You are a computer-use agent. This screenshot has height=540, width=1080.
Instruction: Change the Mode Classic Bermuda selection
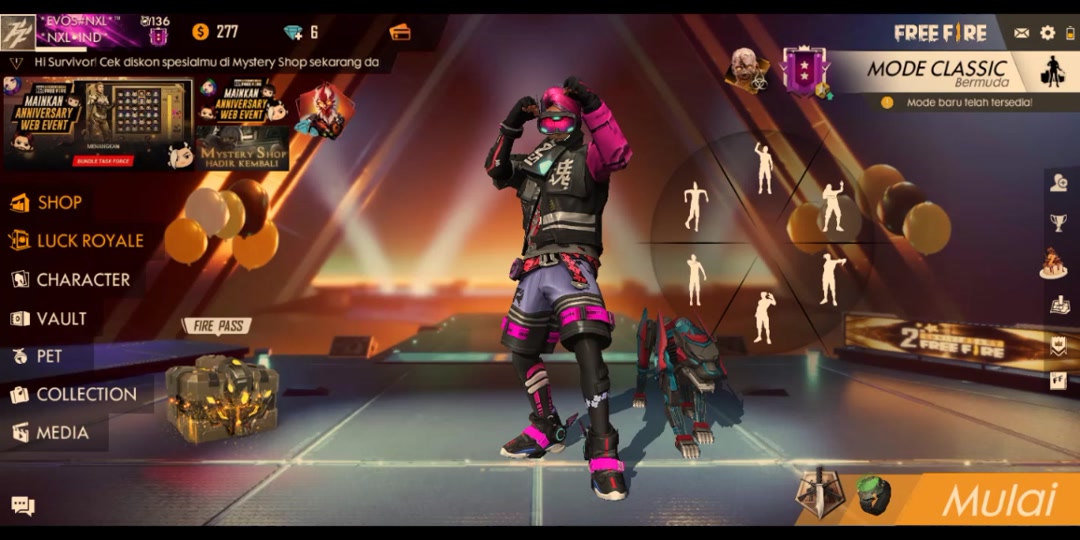[x=938, y=72]
